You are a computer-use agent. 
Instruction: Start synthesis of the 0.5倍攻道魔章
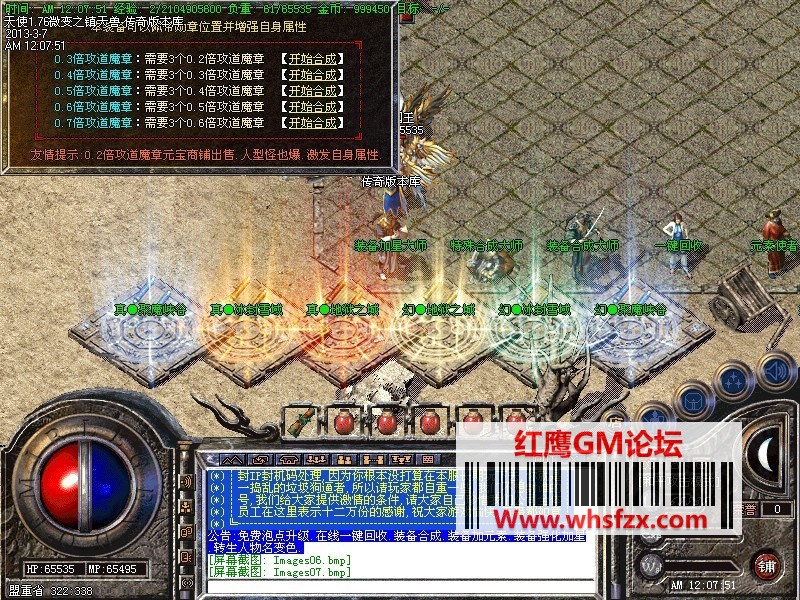[312, 91]
